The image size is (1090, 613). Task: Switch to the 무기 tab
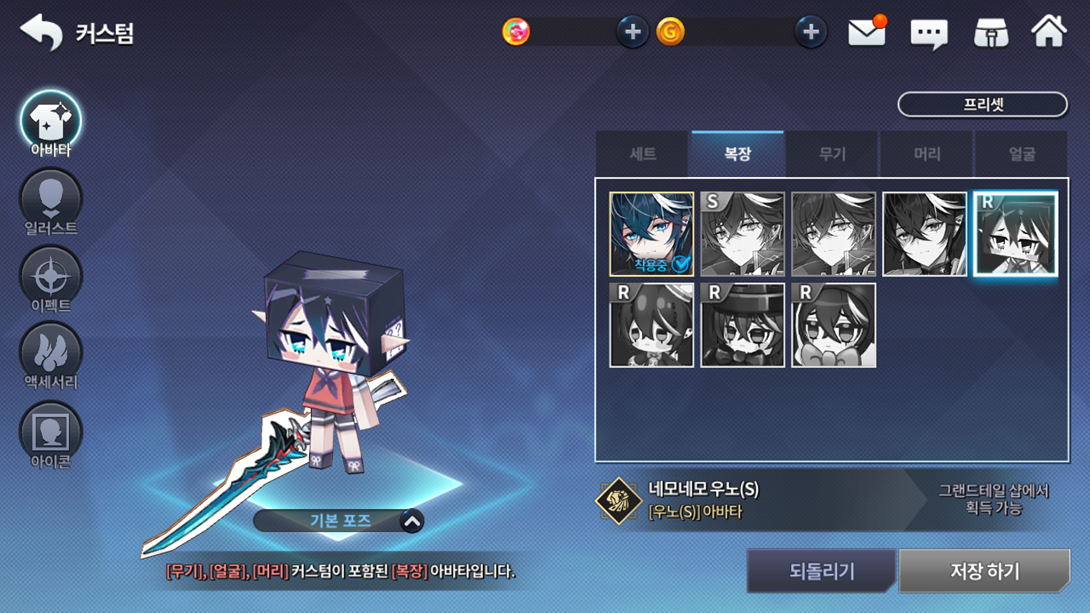pyautogui.click(x=832, y=154)
